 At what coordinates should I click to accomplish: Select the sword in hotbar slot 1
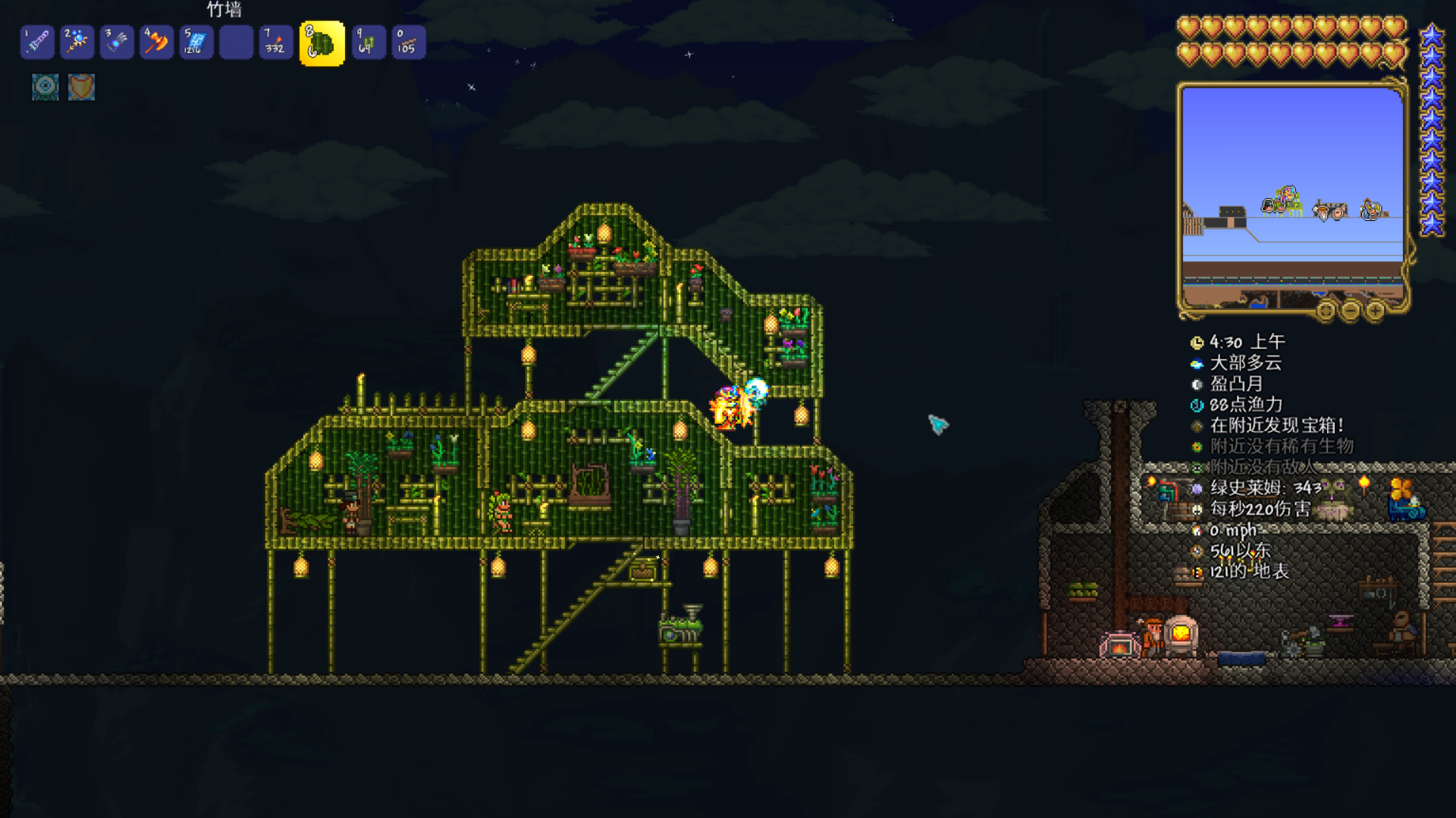tap(37, 42)
